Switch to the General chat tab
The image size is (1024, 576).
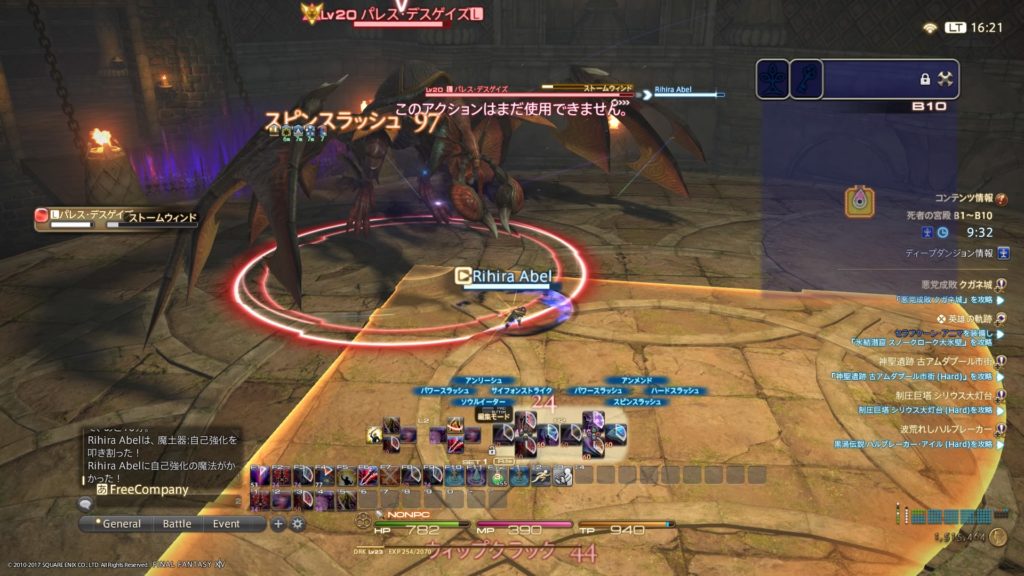click(x=121, y=523)
